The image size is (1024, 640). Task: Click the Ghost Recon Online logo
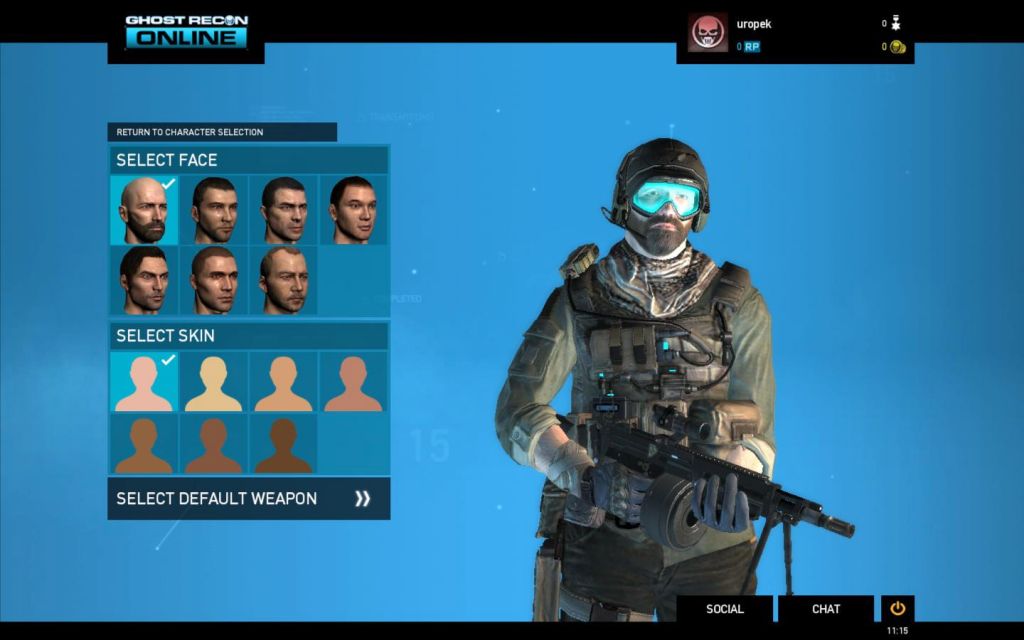[x=186, y=31]
